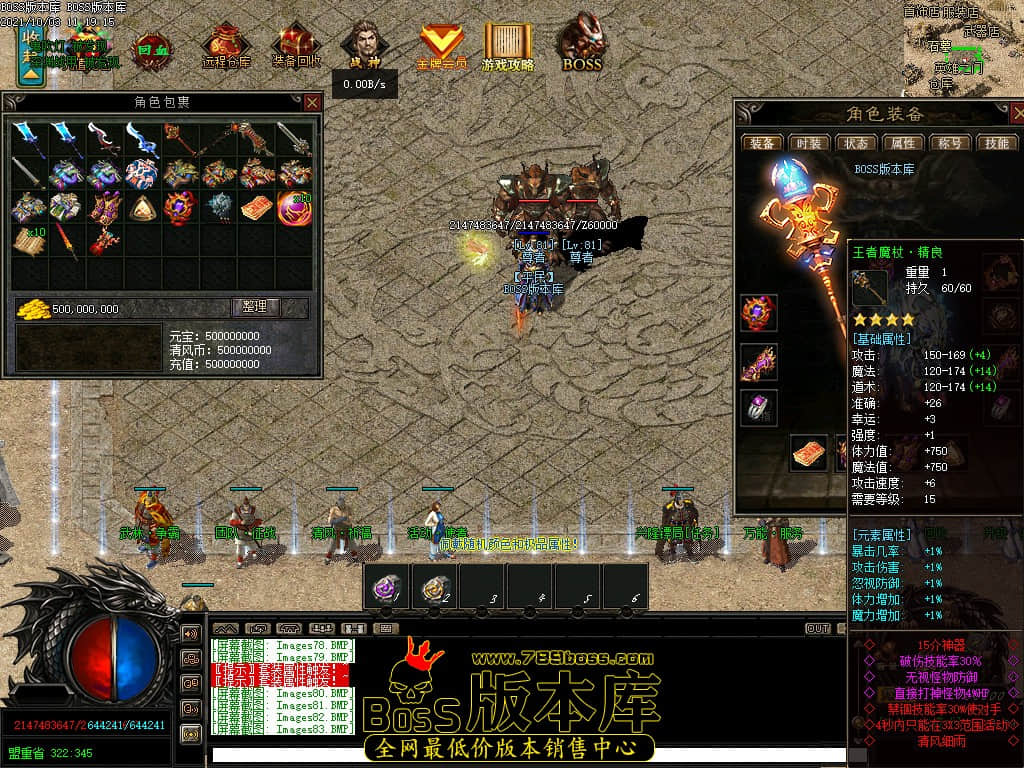
Task: Switch to the 时装 fashion tab
Action: tap(809, 143)
